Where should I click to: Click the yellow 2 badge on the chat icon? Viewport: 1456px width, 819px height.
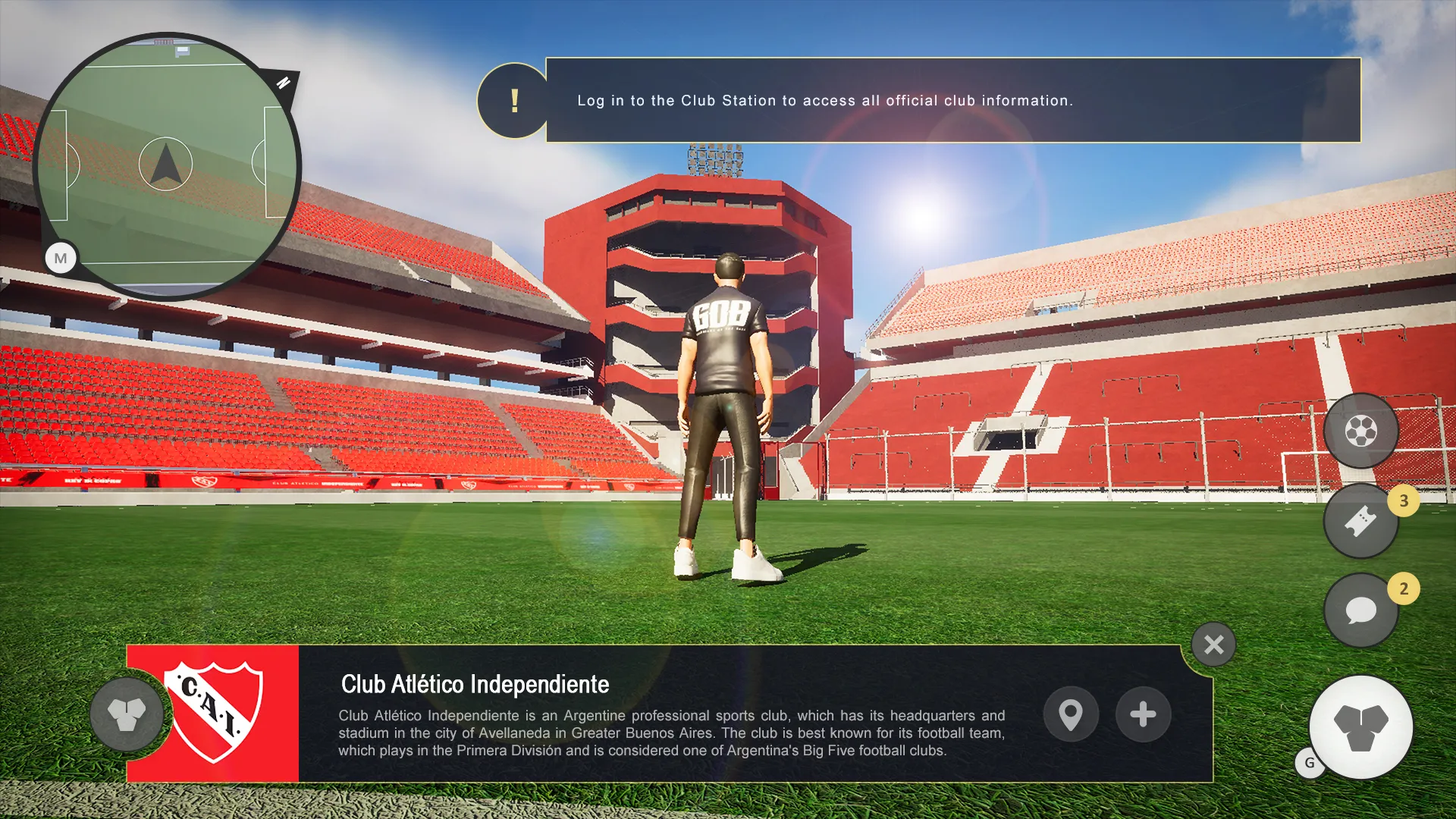[1404, 588]
